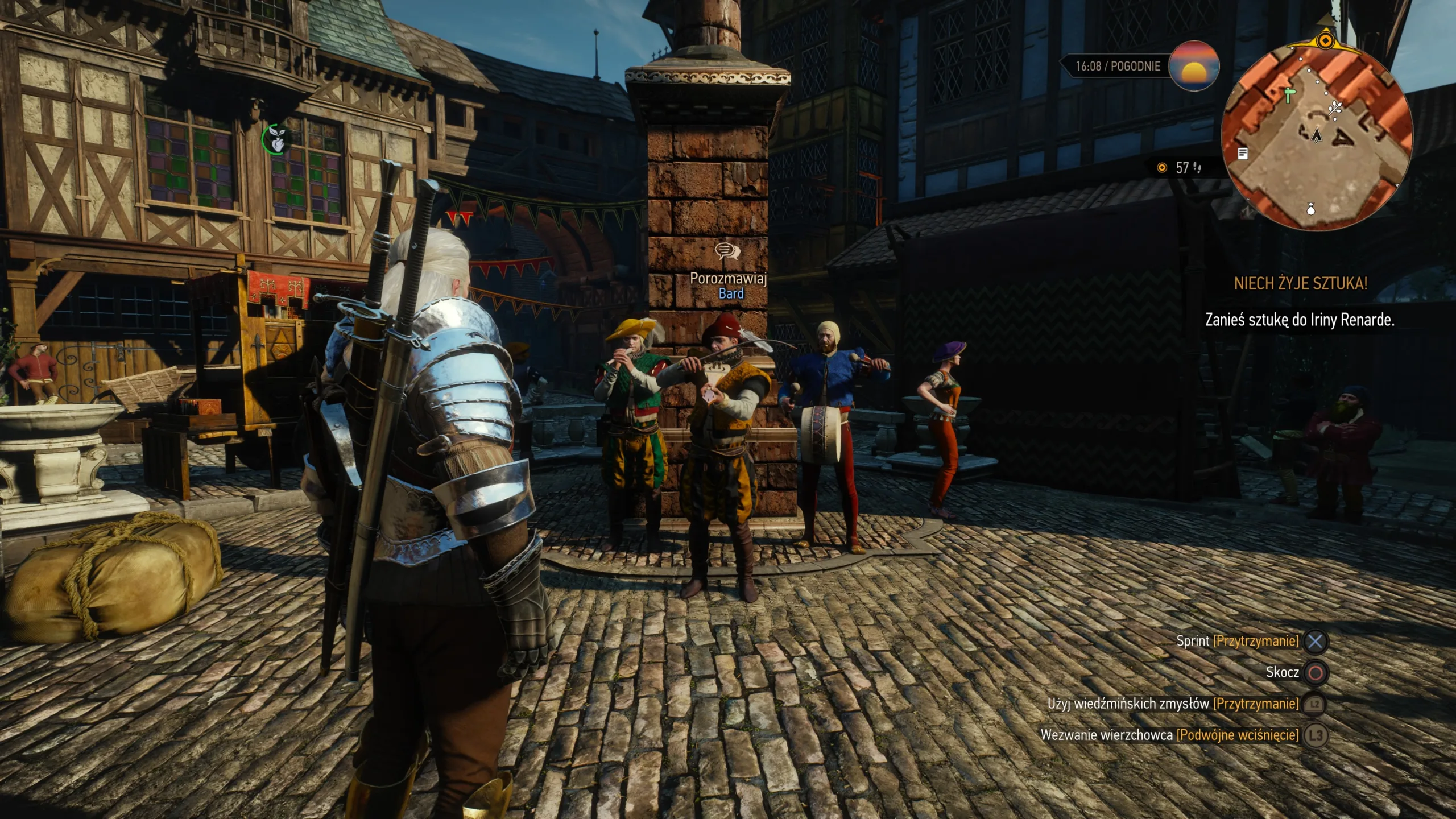Click the player arrow on the minimap
This screenshot has width=1456, height=819.
(x=1317, y=135)
